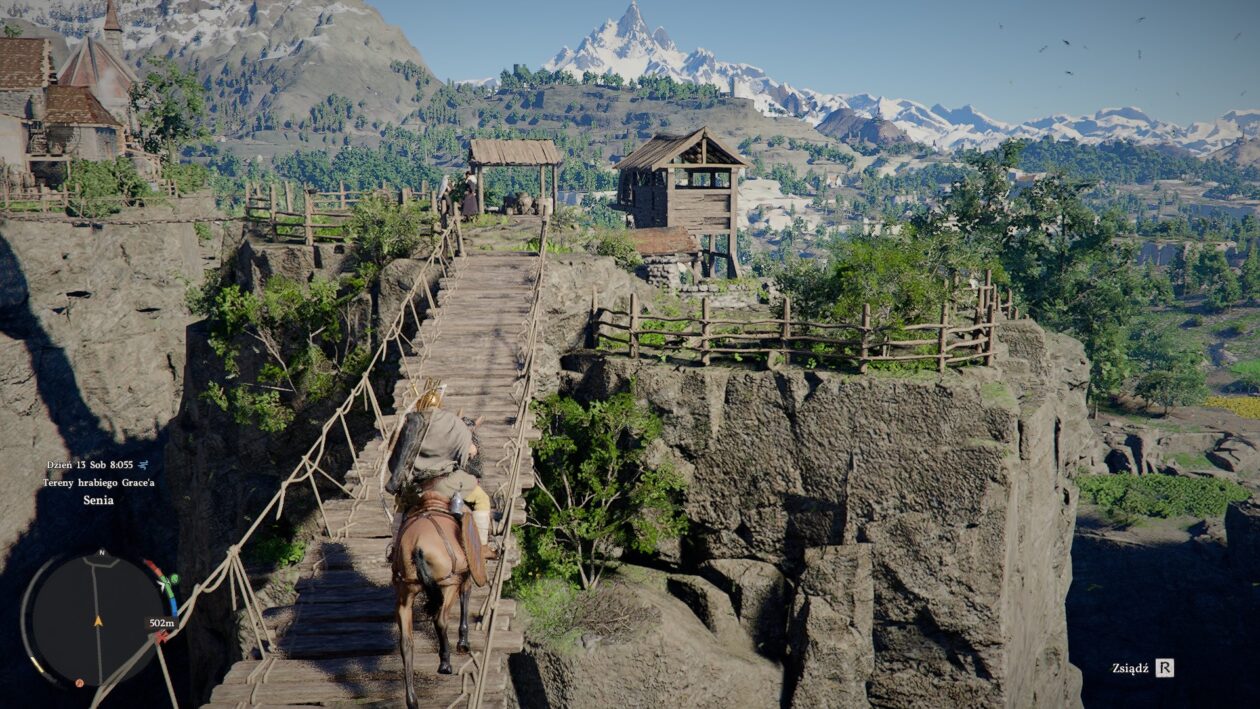The image size is (1260, 709).
Task: Select the red X waypoint on the minimap
Action: click(x=160, y=636)
